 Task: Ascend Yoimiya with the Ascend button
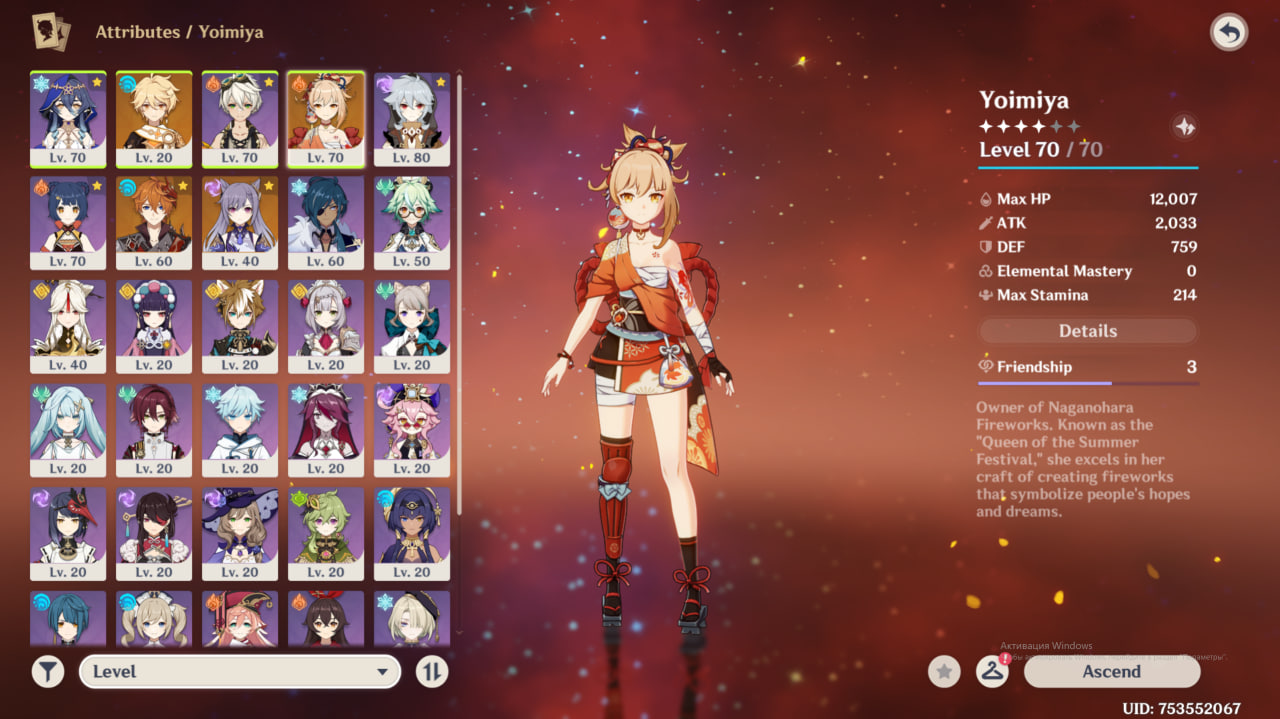point(1111,672)
